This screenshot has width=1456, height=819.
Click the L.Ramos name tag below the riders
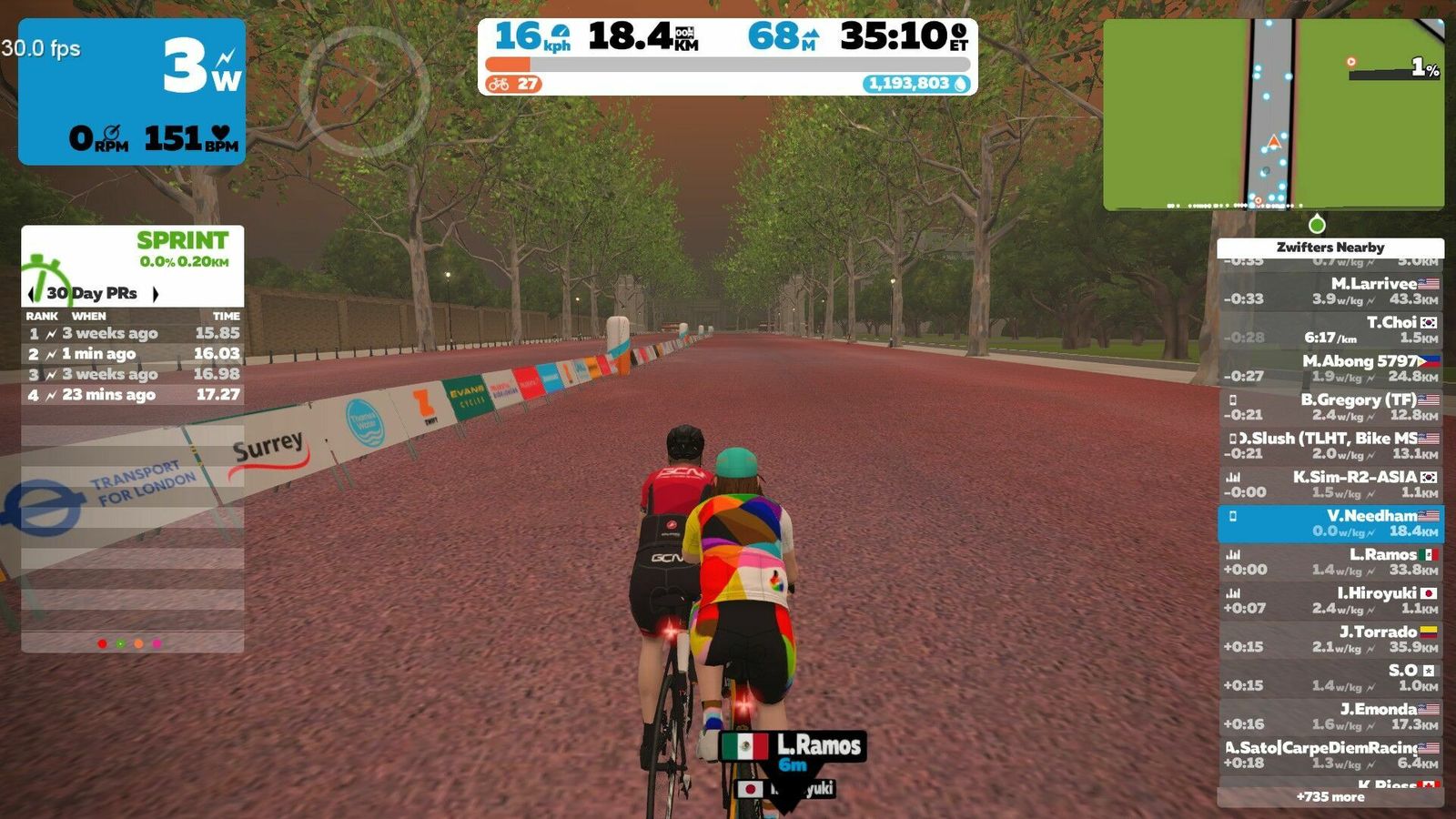(793, 749)
